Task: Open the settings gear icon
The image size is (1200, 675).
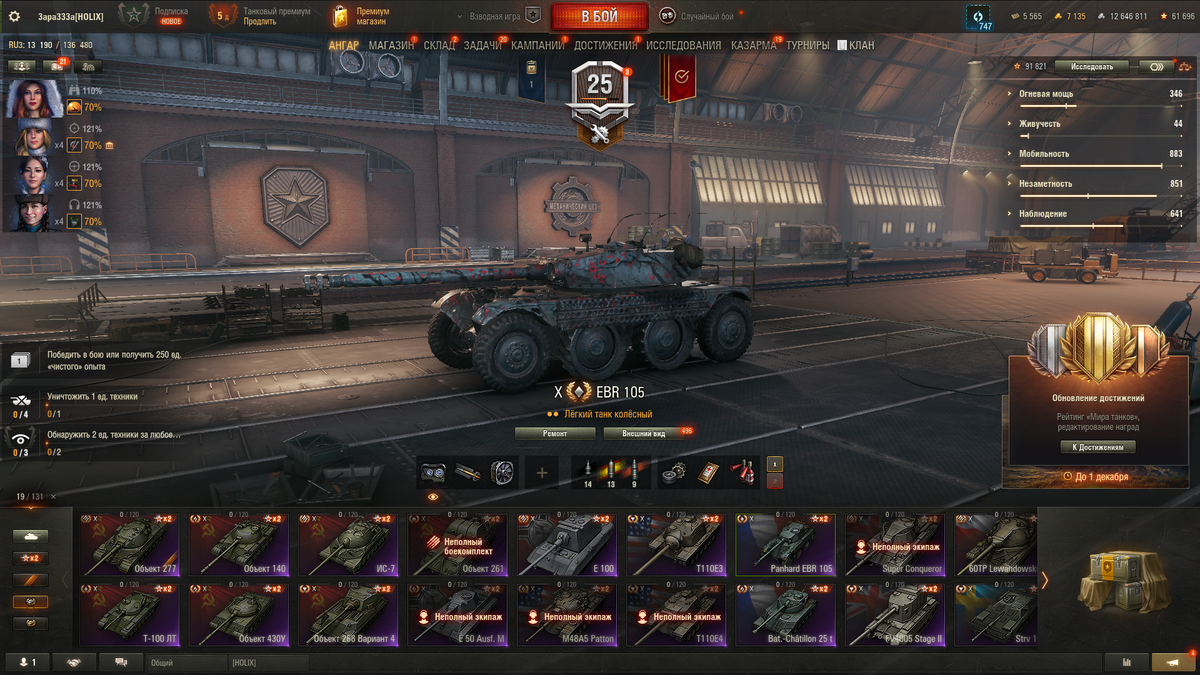Action: pos(14,16)
